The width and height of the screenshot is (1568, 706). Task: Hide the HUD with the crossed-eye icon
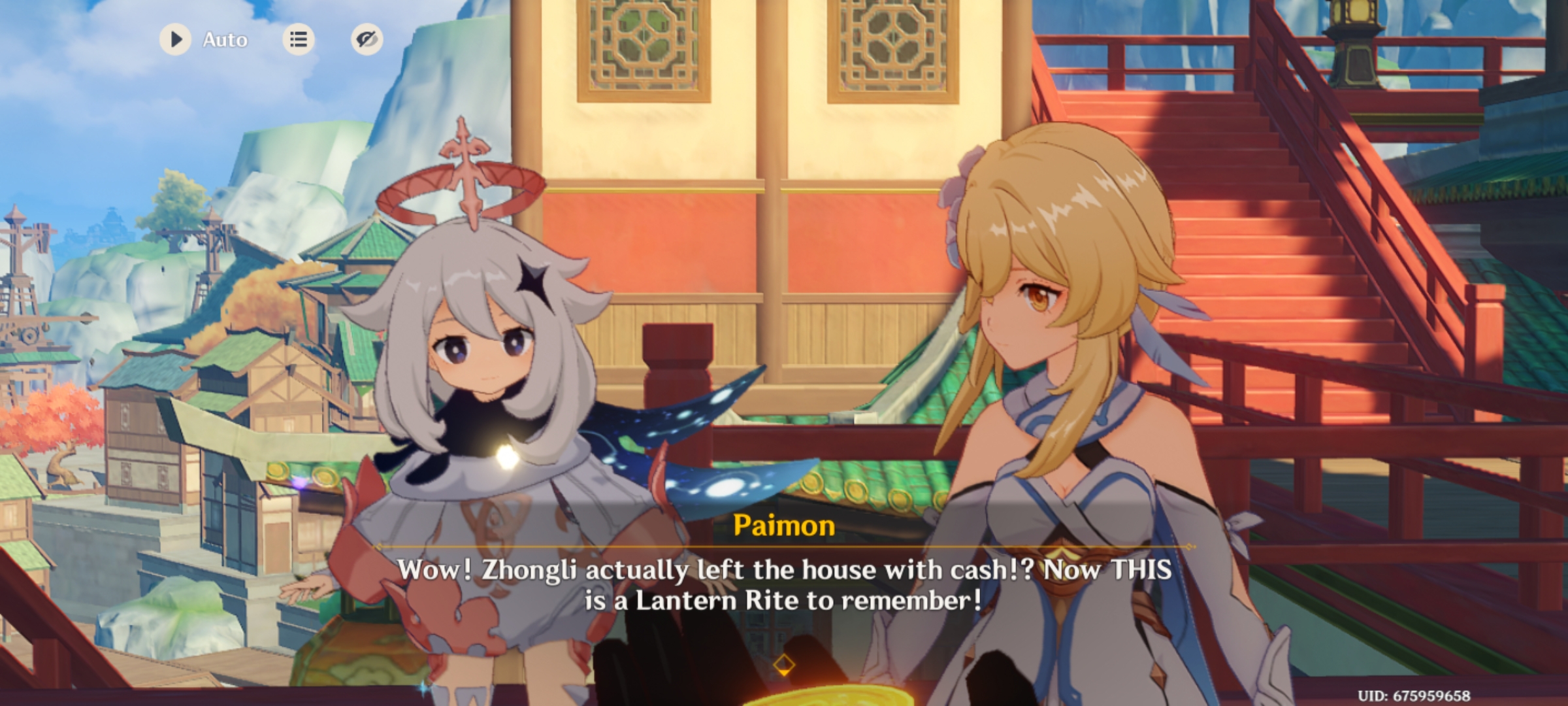[367, 40]
